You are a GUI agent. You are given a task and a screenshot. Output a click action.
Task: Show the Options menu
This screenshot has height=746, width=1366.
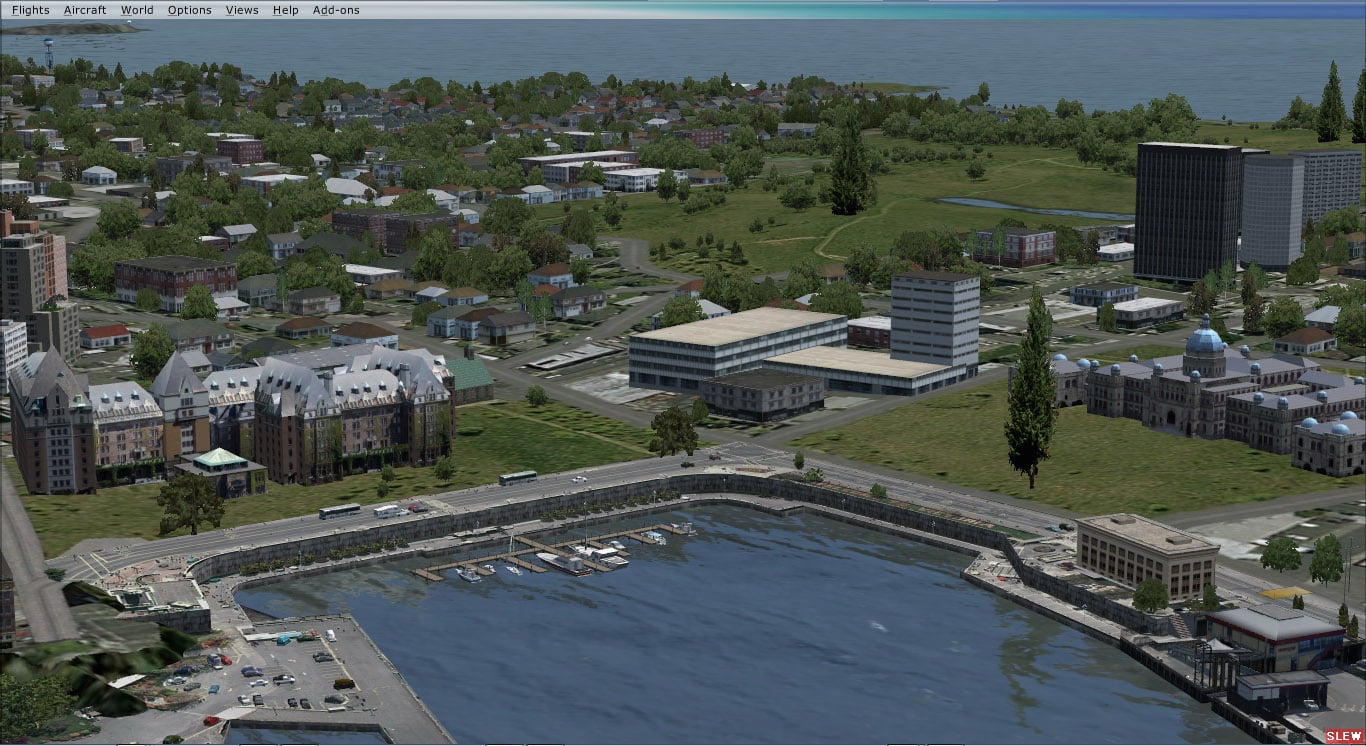[x=189, y=10]
